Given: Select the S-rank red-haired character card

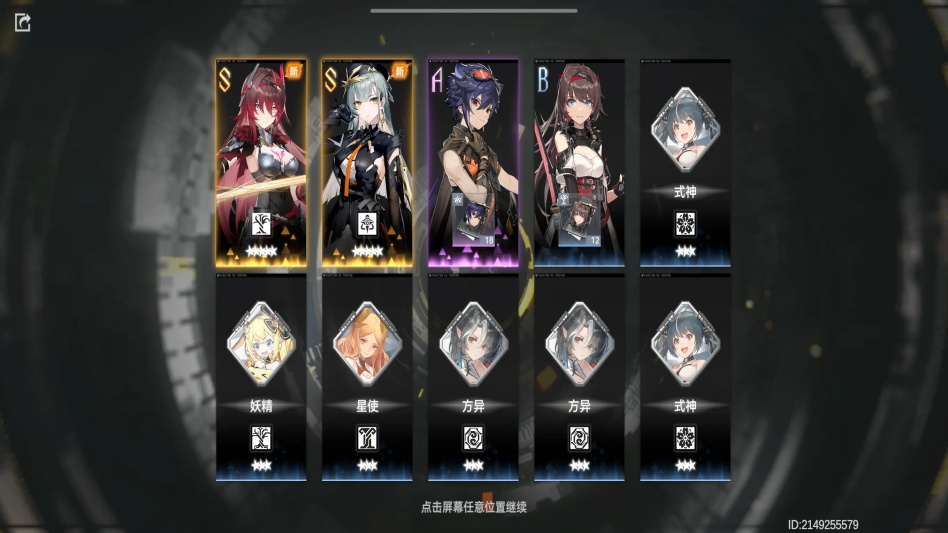Looking at the screenshot, I should coord(261,163).
